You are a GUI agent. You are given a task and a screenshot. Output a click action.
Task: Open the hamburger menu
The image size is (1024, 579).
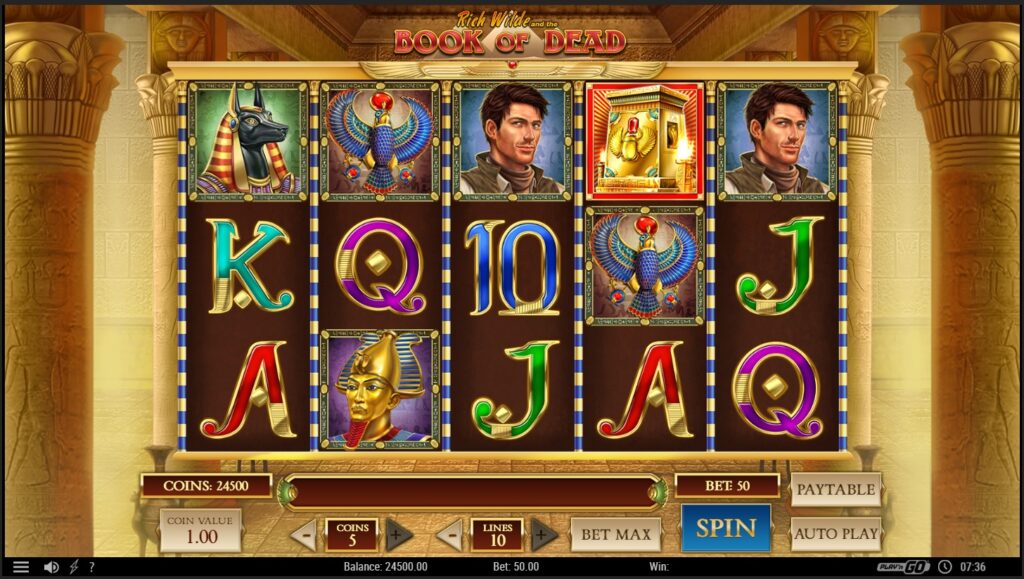[x=21, y=567]
